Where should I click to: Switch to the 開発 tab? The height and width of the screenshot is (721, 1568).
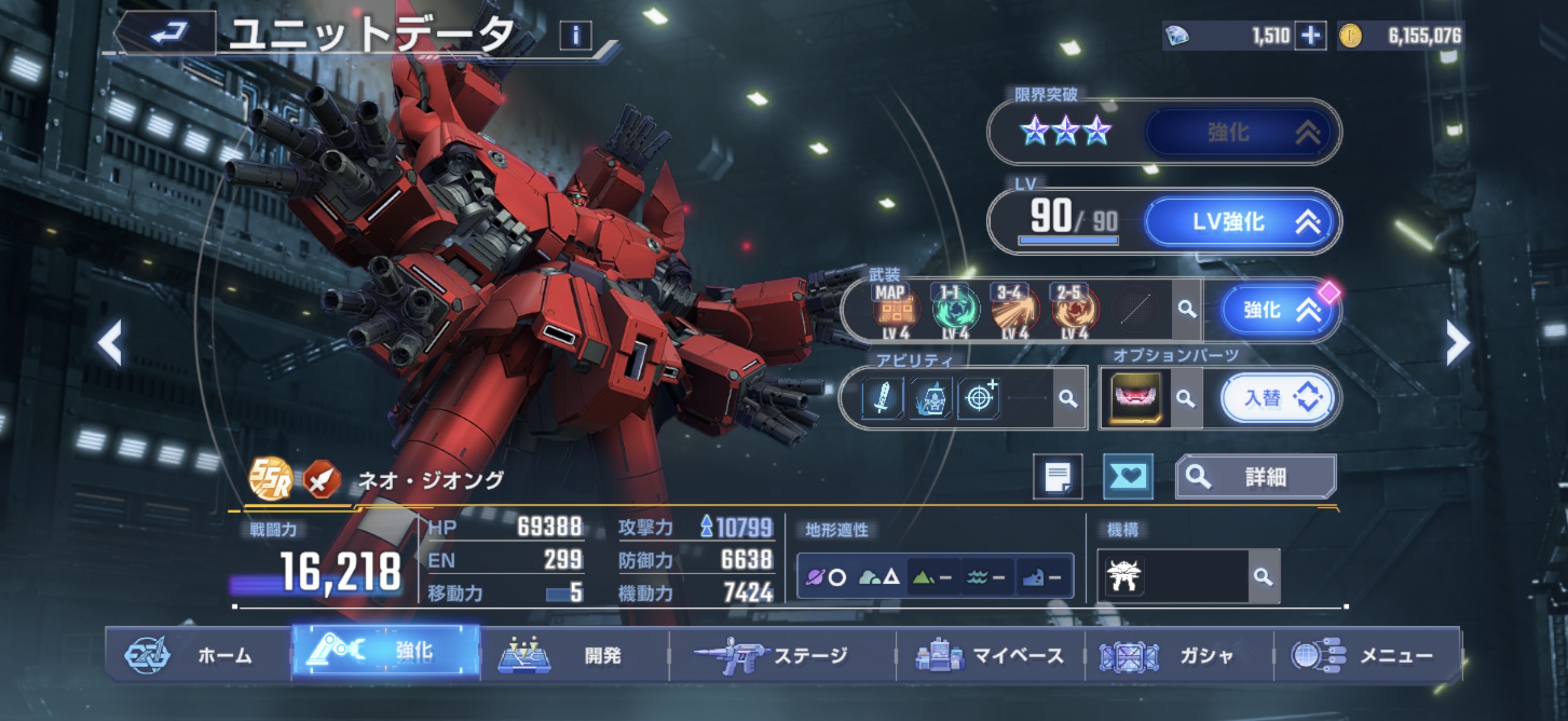[x=575, y=655]
